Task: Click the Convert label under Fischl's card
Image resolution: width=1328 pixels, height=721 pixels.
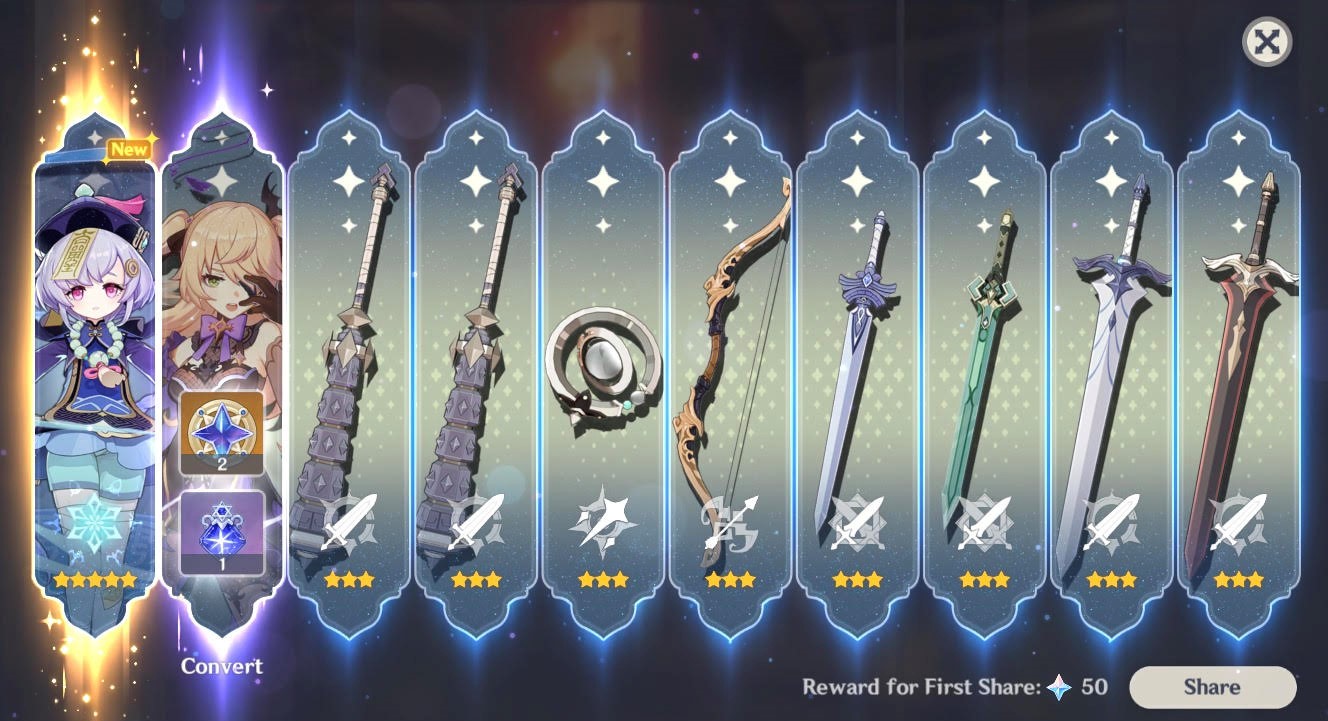Action: click(224, 666)
